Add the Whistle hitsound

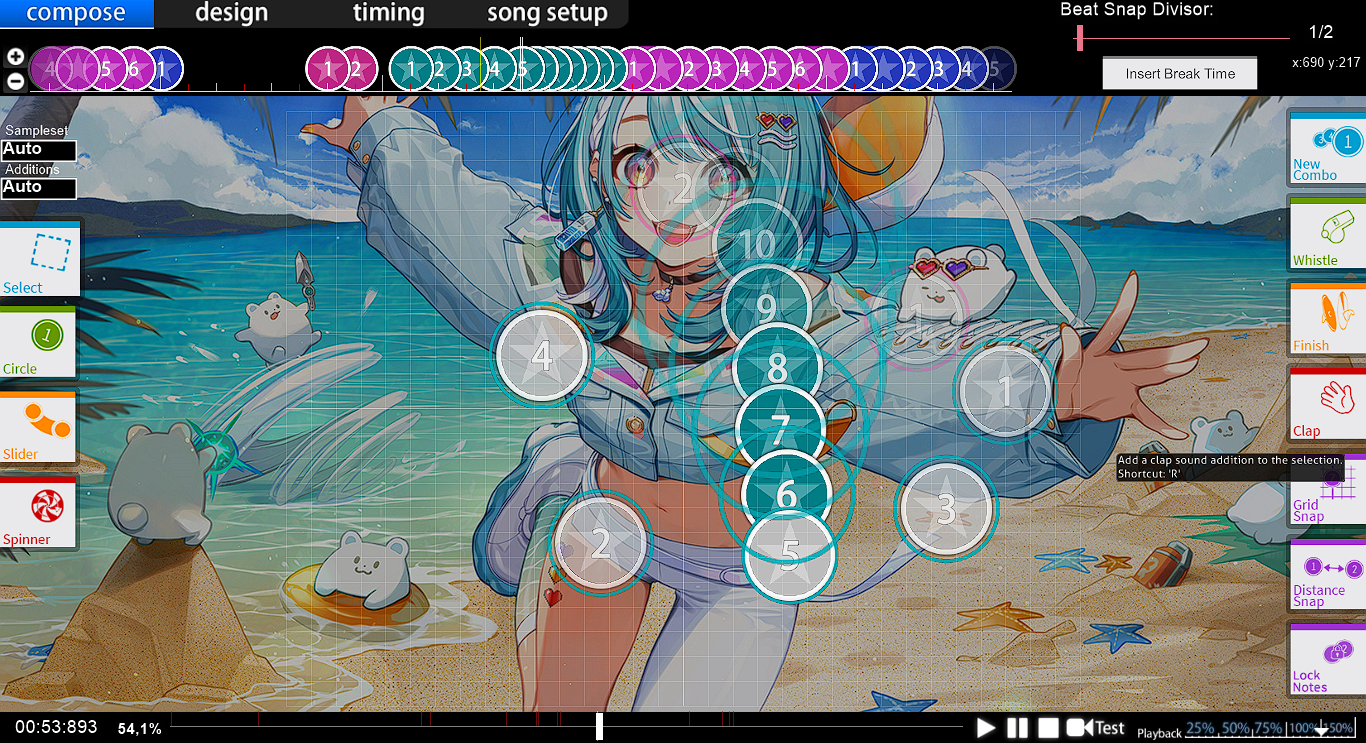pos(1327,234)
